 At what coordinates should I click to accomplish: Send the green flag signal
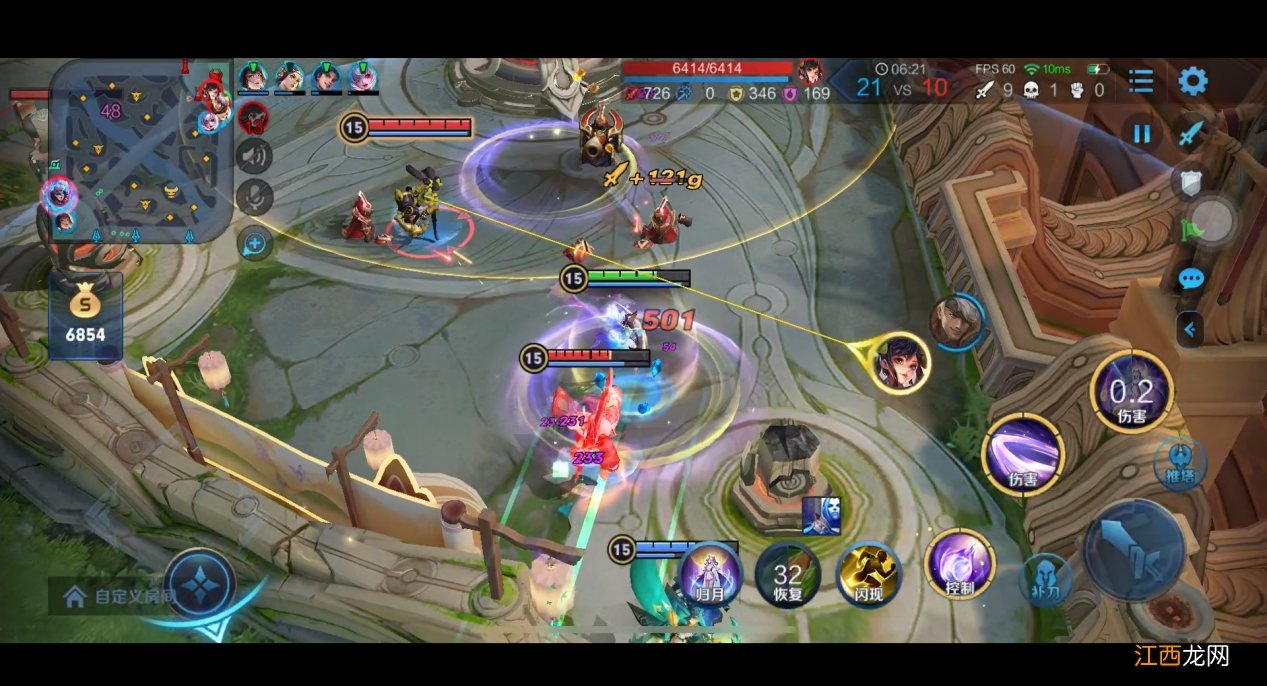point(1190,229)
